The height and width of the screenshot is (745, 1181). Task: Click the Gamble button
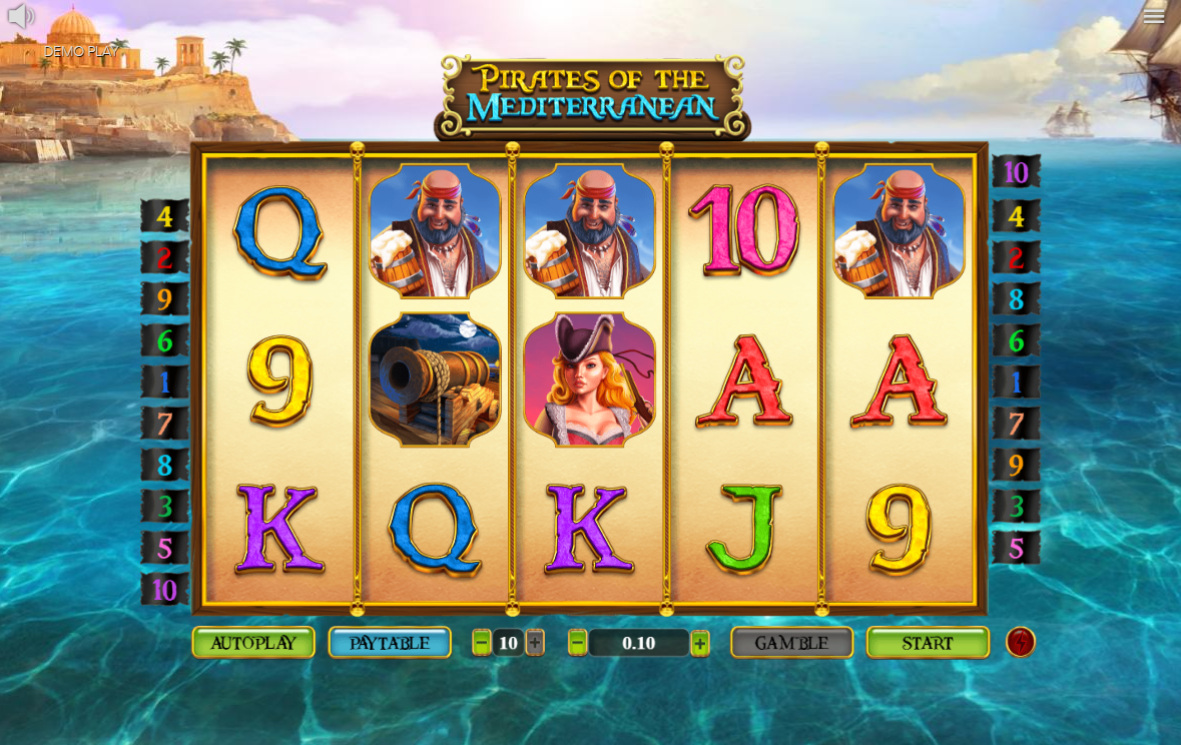click(x=791, y=643)
